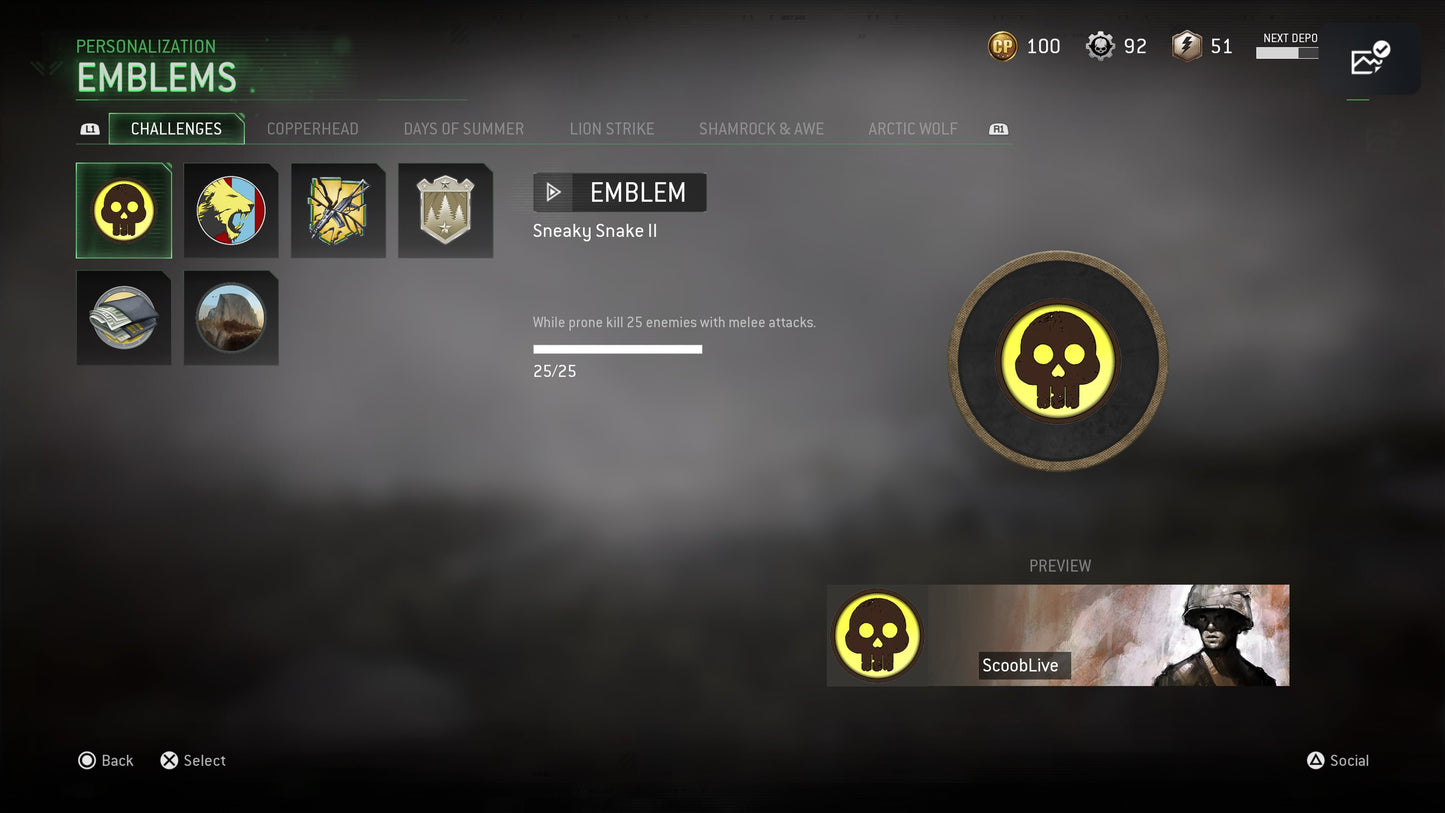Select the SHAMROCK & AWE category
The image size is (1445, 813).
761,128
